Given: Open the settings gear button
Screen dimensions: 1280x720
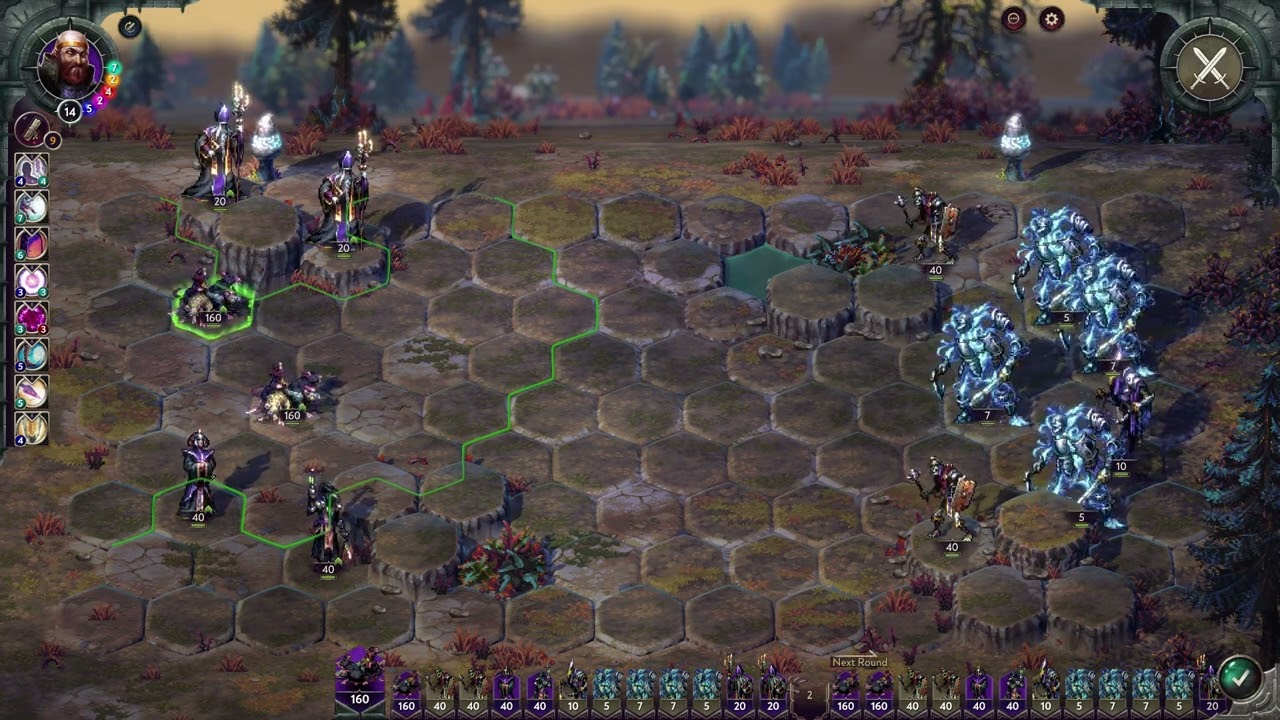Looking at the screenshot, I should pos(1050,19).
